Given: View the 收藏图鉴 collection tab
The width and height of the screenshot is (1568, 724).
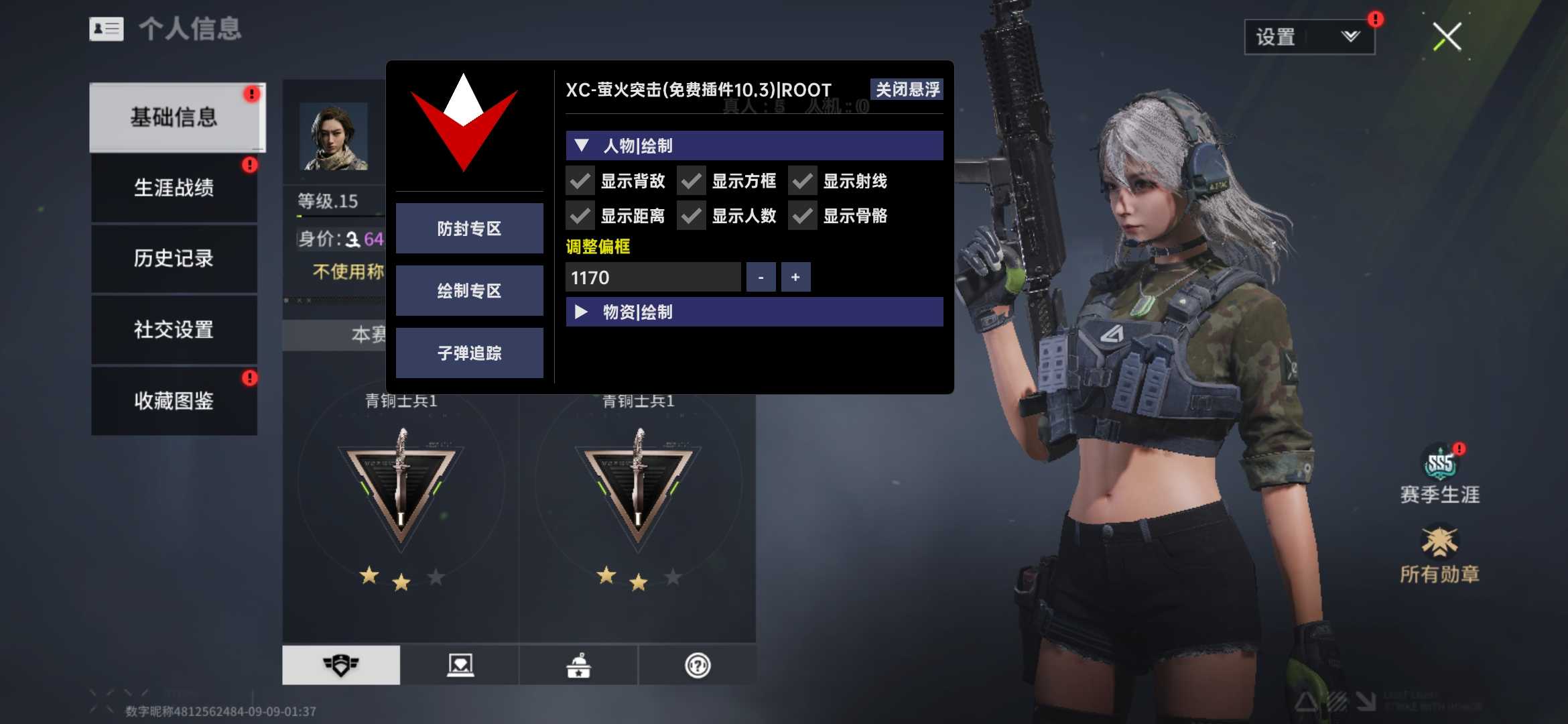Looking at the screenshot, I should click(174, 401).
